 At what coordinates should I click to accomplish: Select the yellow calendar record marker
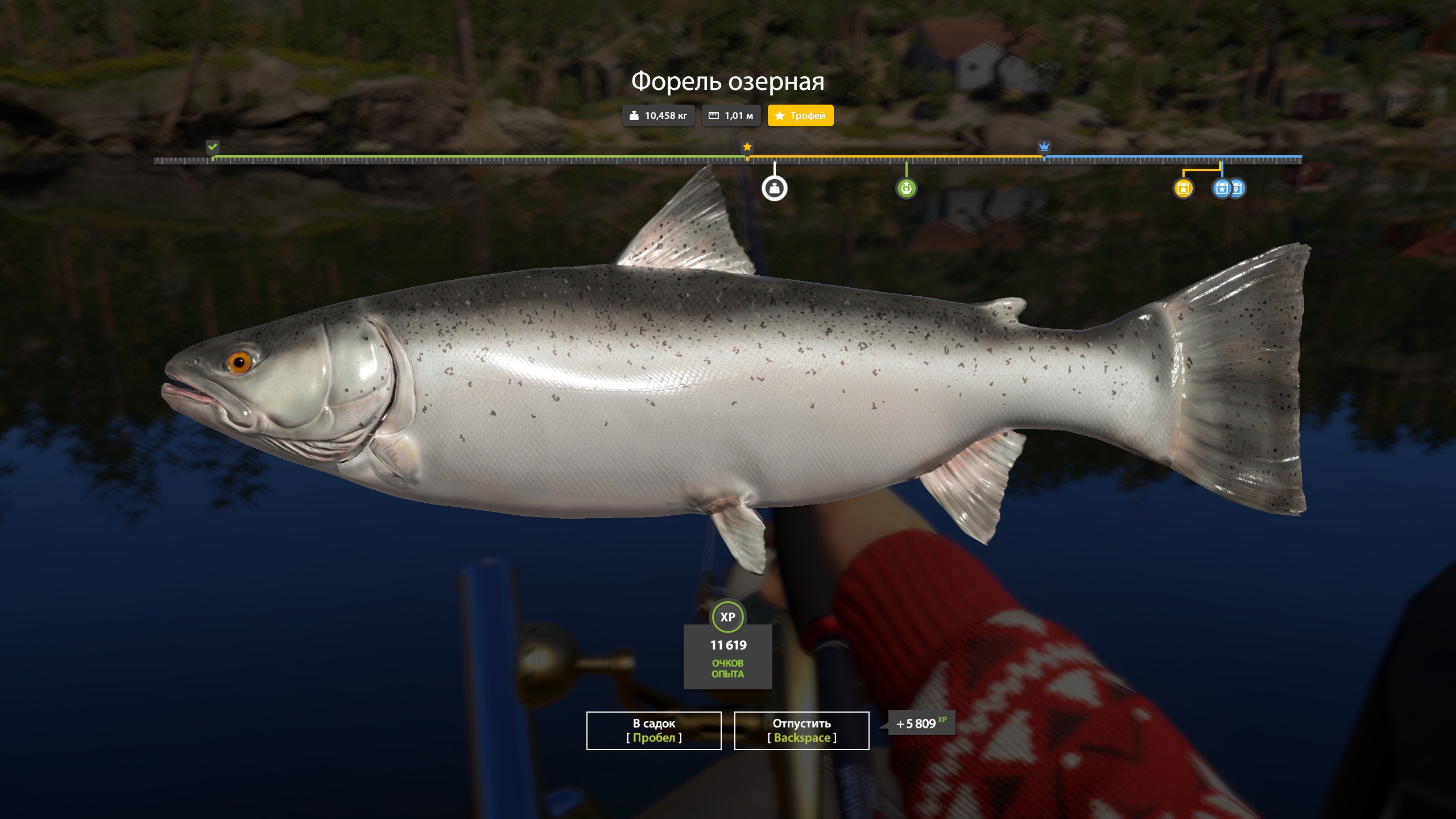[1183, 188]
